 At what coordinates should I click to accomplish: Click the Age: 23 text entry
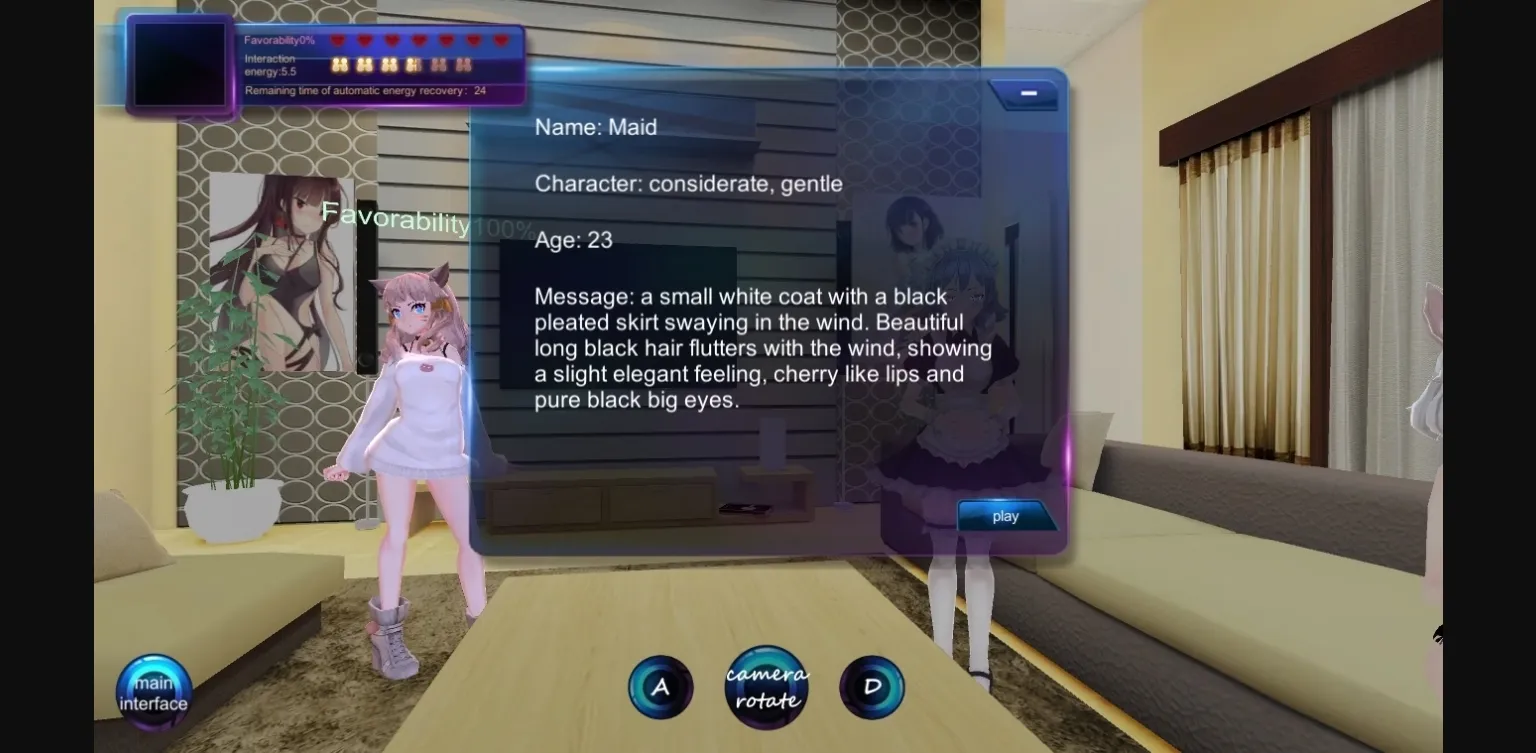point(573,240)
